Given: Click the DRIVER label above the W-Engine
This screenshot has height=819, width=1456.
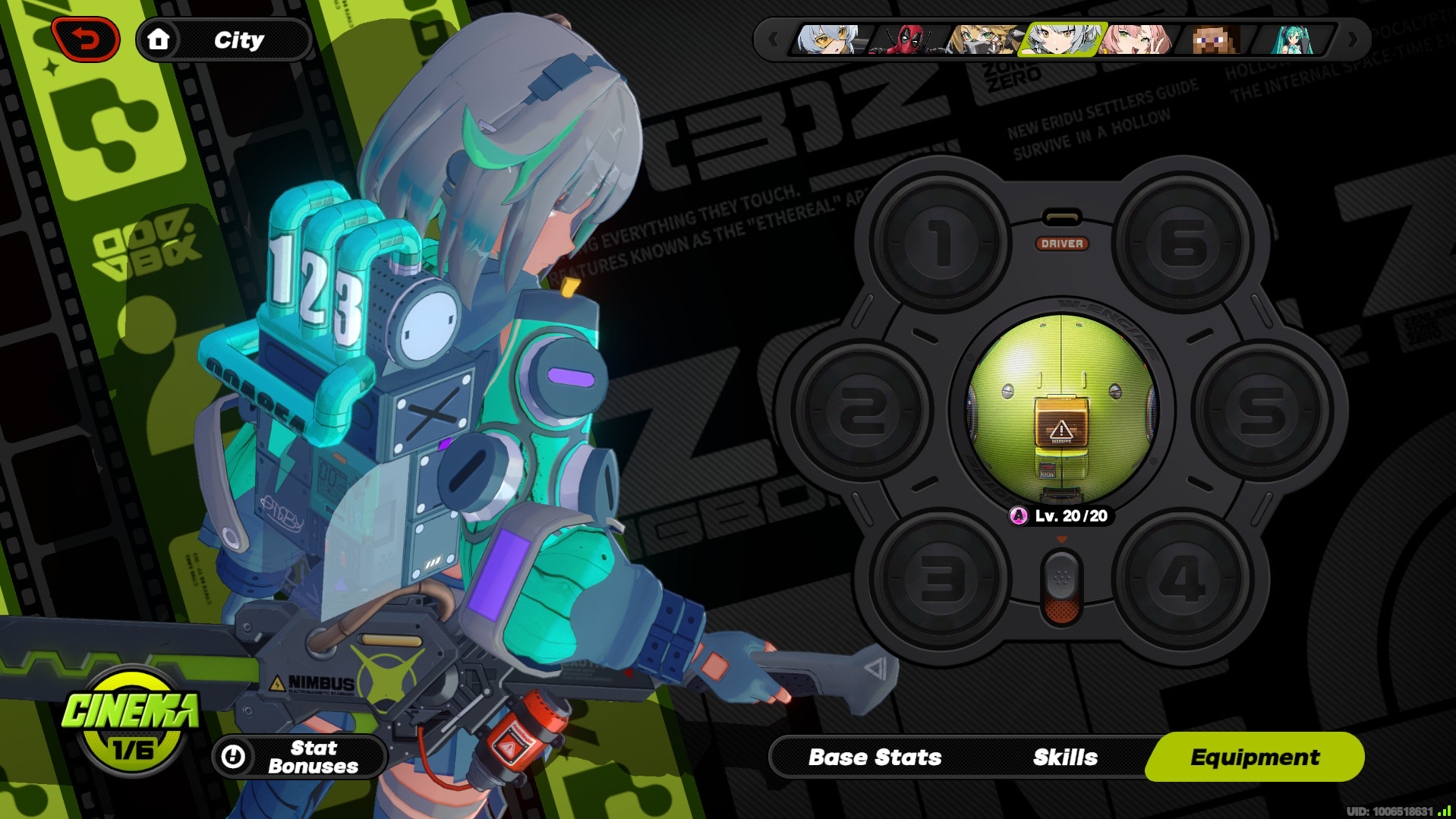Looking at the screenshot, I should click(x=1062, y=244).
